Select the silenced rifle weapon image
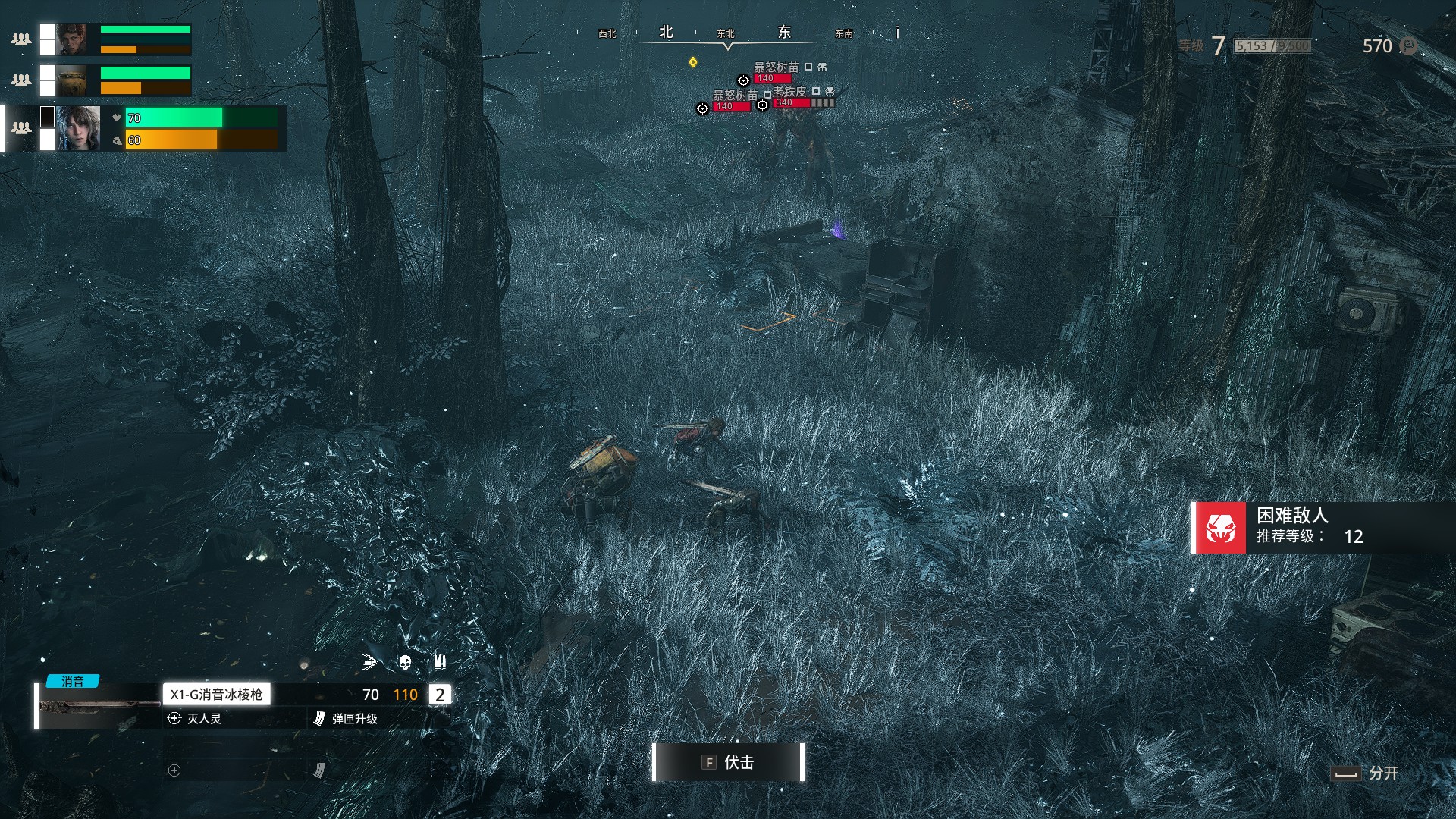1456x819 pixels. click(x=97, y=707)
